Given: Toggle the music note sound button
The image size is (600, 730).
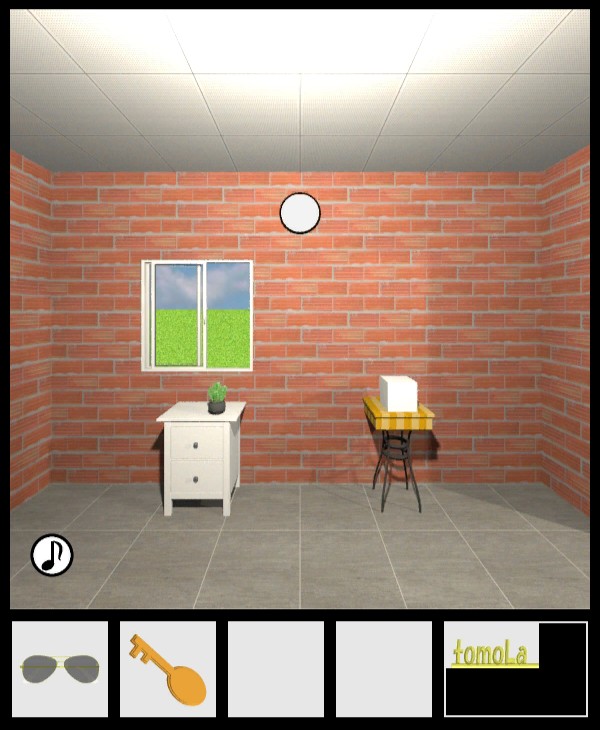Looking at the screenshot, I should click(x=52, y=555).
